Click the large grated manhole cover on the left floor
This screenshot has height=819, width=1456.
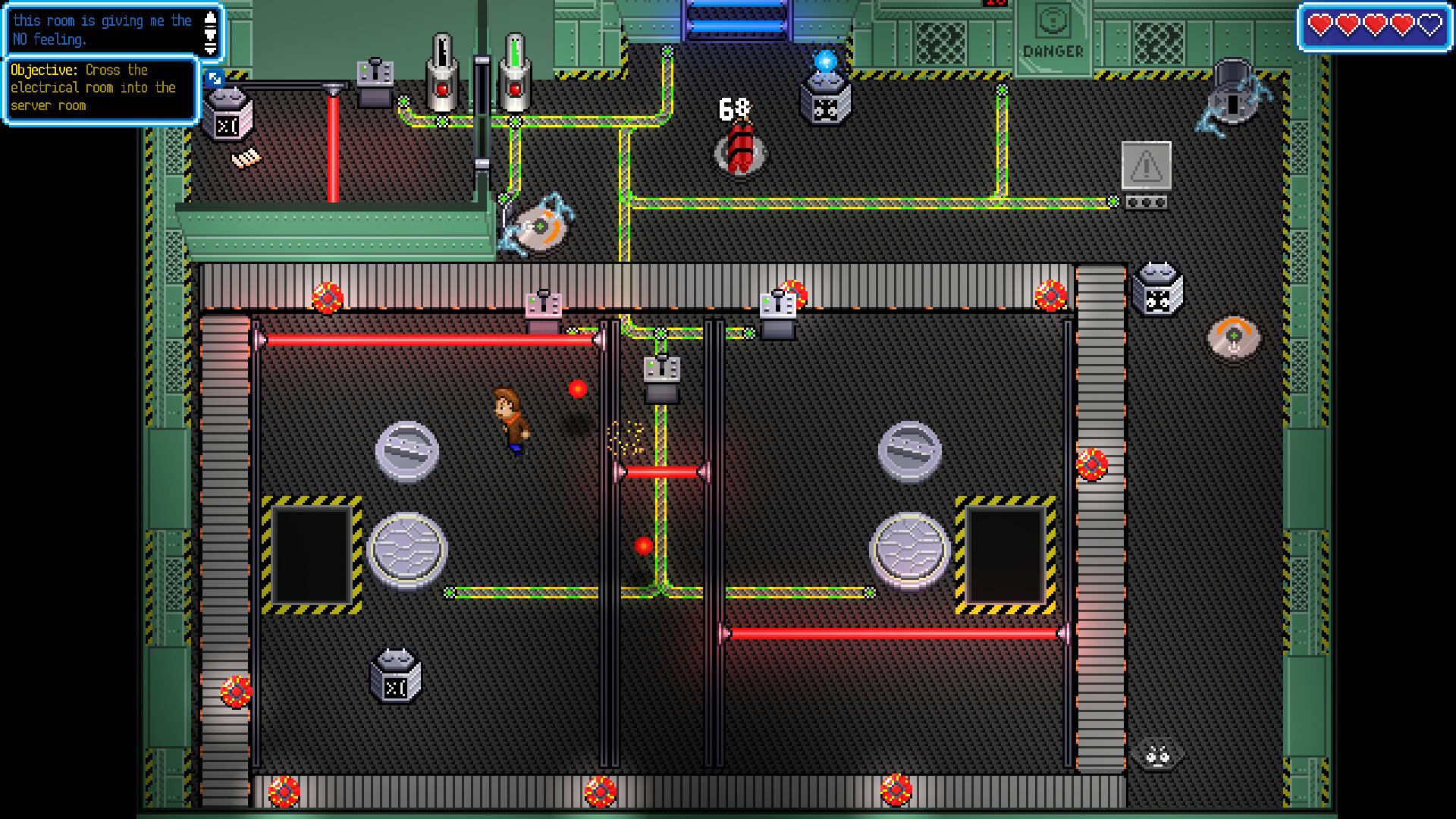click(x=408, y=548)
